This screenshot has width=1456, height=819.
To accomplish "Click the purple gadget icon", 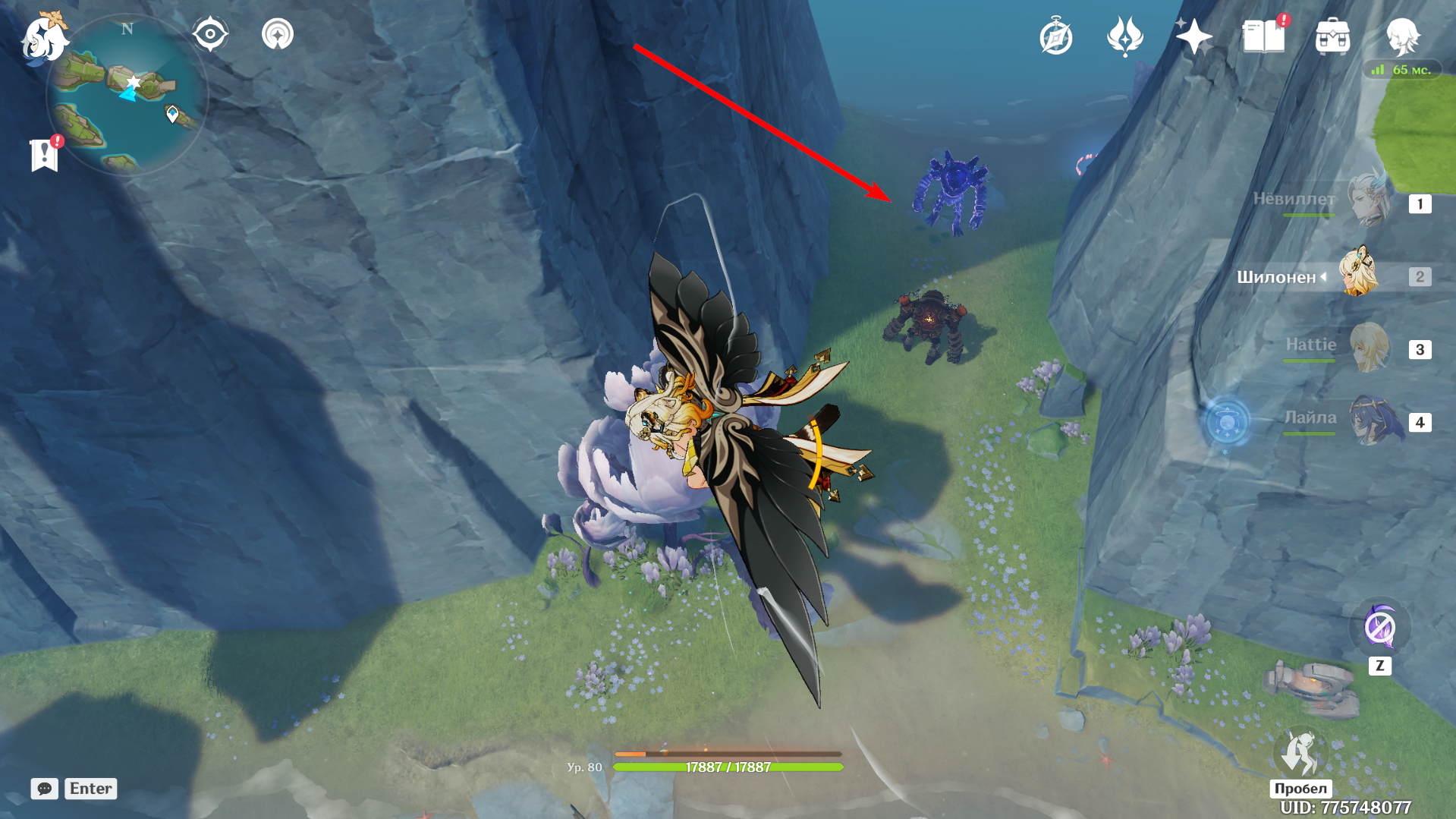I will pos(1379,628).
